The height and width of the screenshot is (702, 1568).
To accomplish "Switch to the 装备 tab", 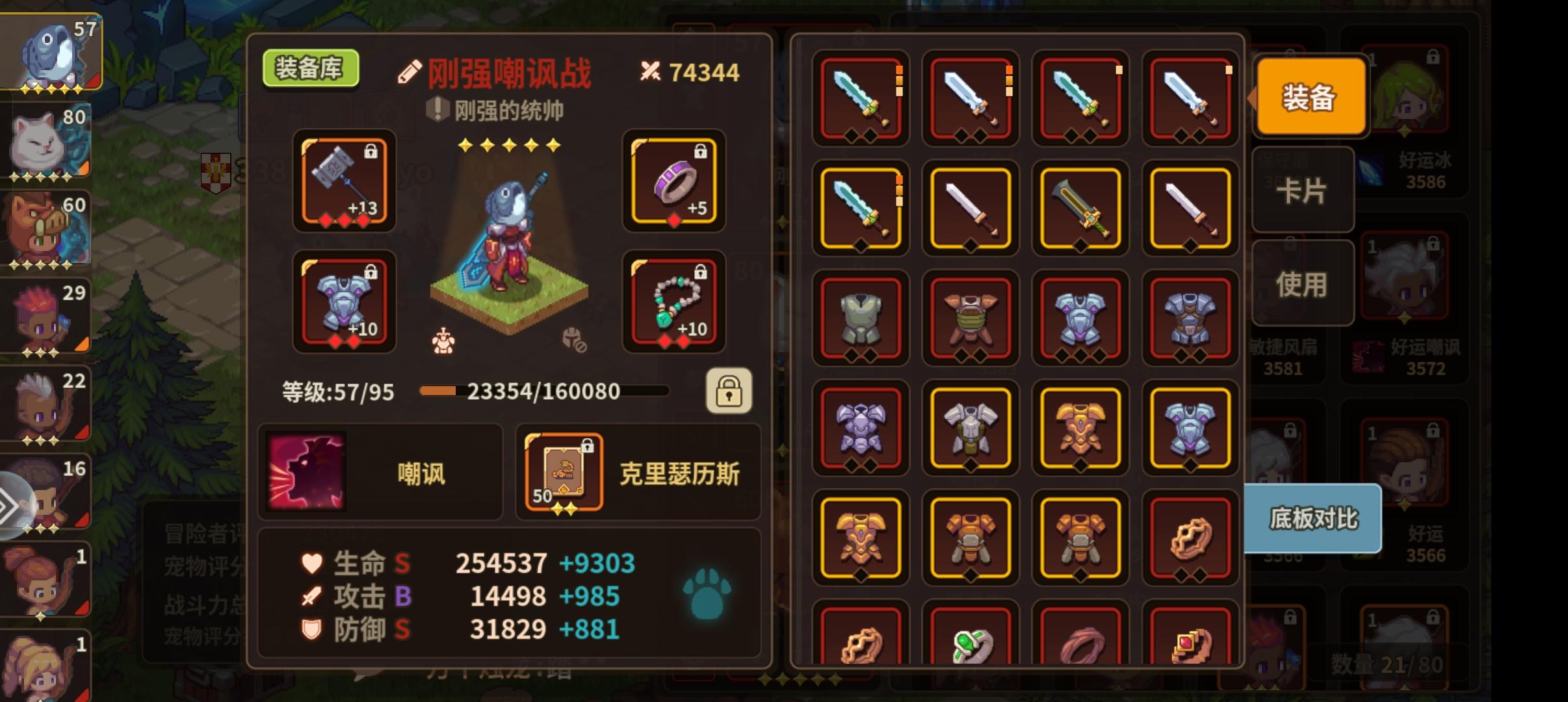I will pyautogui.click(x=1309, y=96).
